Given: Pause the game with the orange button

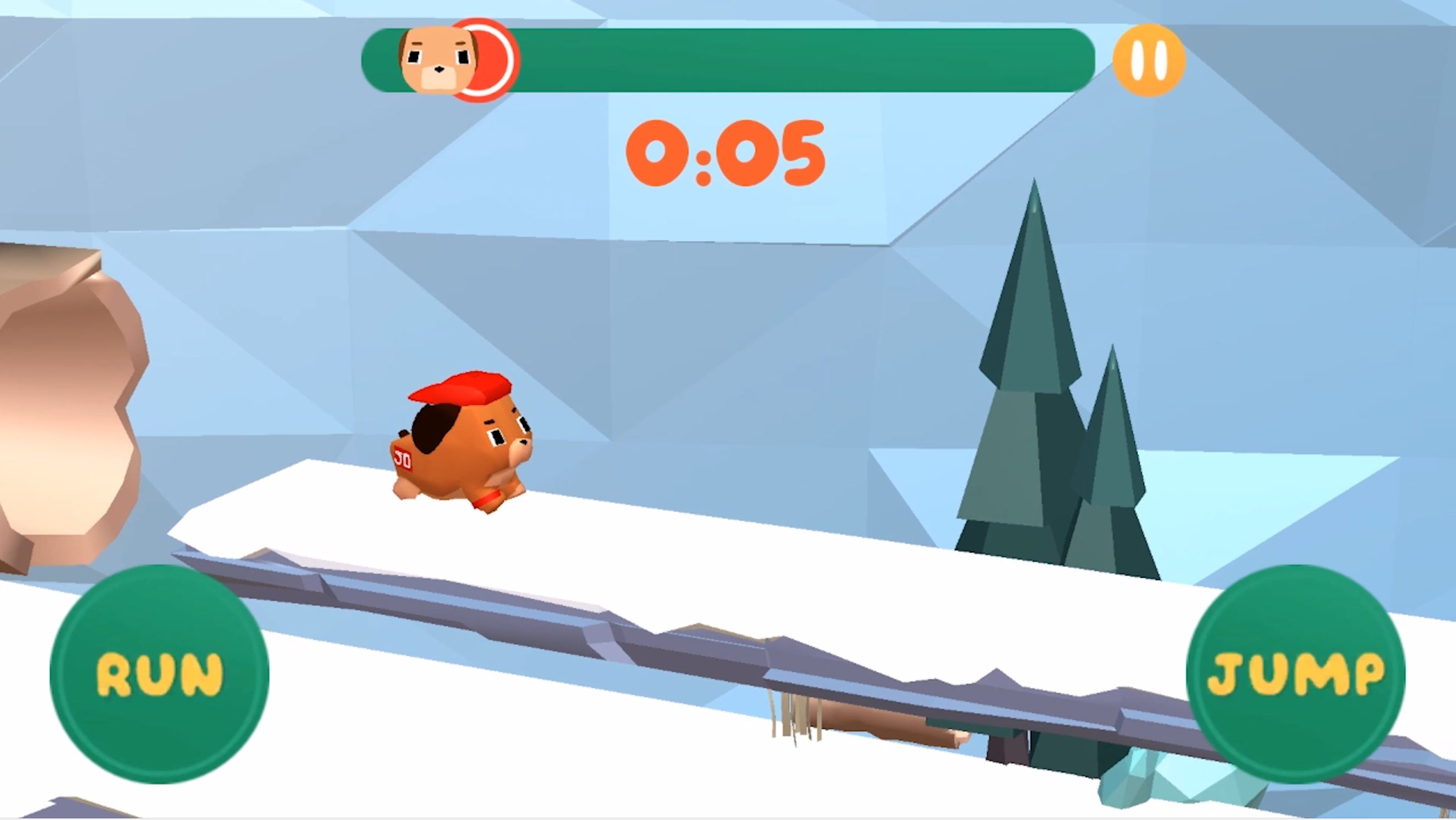Looking at the screenshot, I should (1149, 60).
